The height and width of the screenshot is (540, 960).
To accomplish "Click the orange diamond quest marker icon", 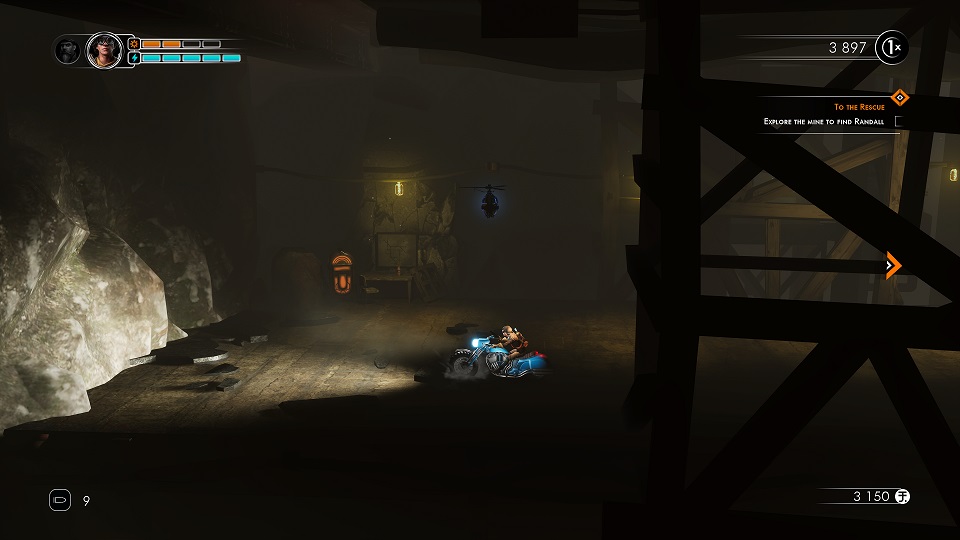I will click(899, 97).
